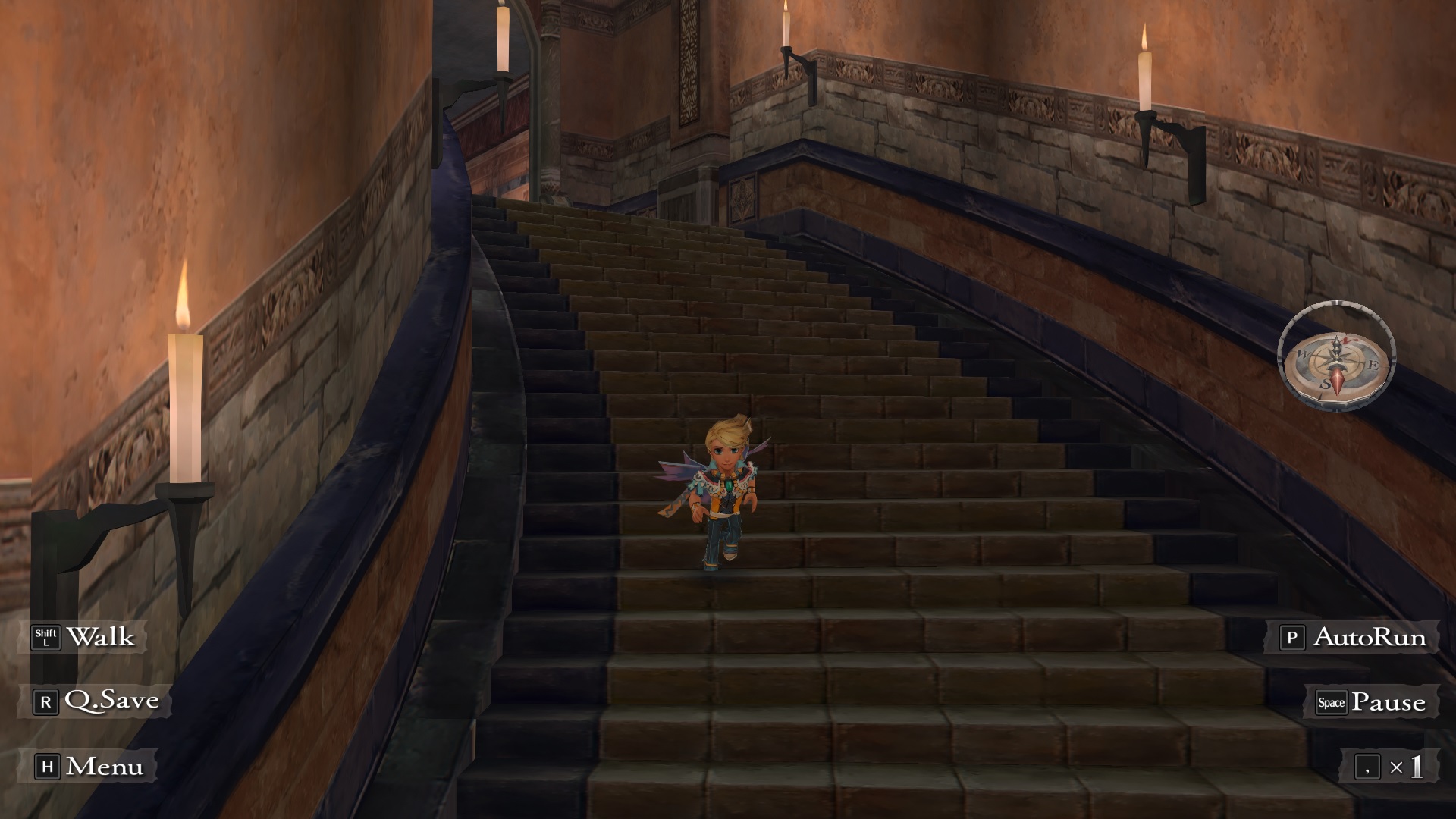Click the H key icon beside Menu

[48, 766]
